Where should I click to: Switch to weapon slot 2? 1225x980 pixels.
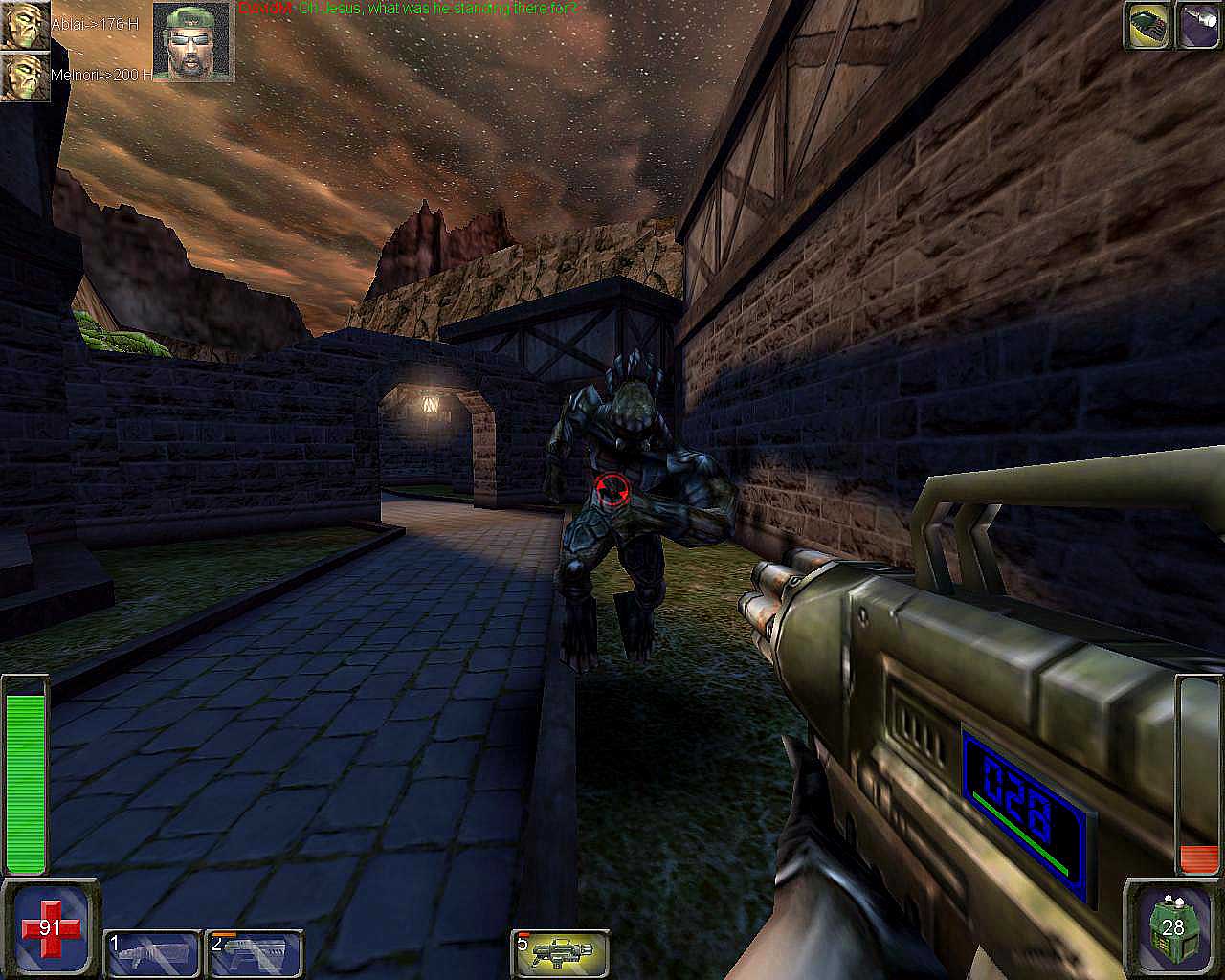(x=255, y=953)
